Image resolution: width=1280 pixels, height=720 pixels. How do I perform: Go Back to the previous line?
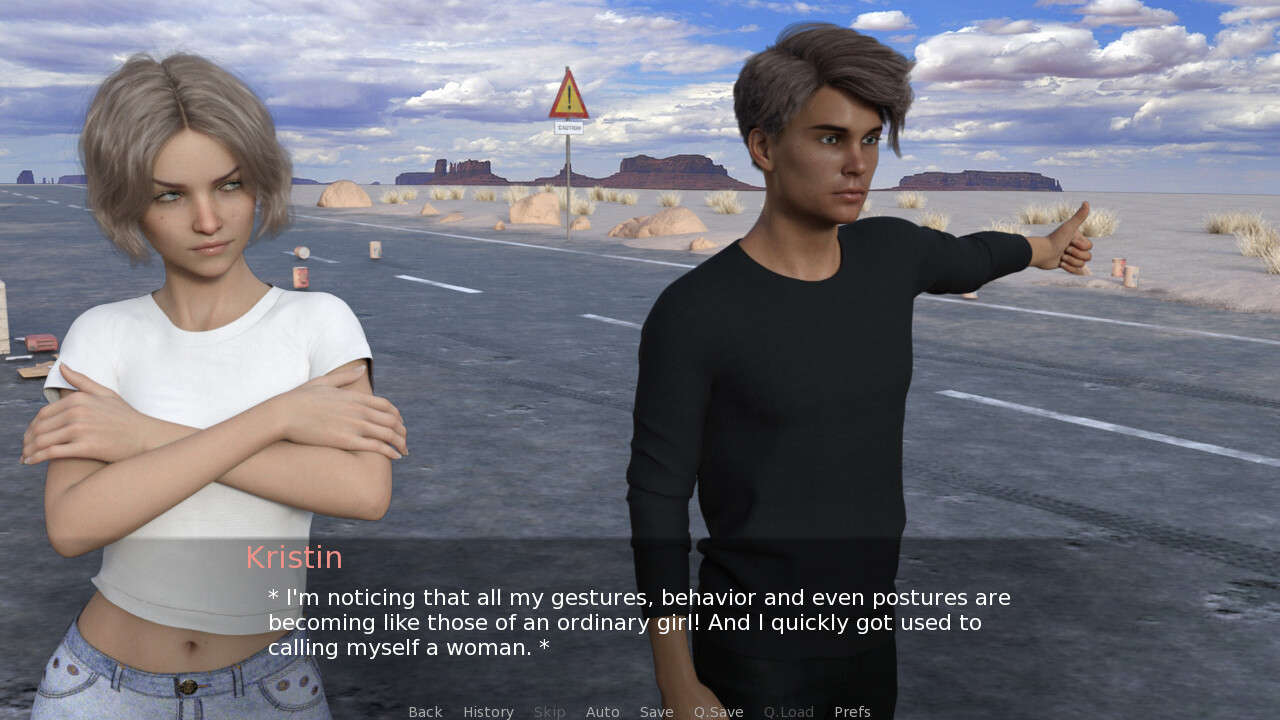click(x=425, y=712)
